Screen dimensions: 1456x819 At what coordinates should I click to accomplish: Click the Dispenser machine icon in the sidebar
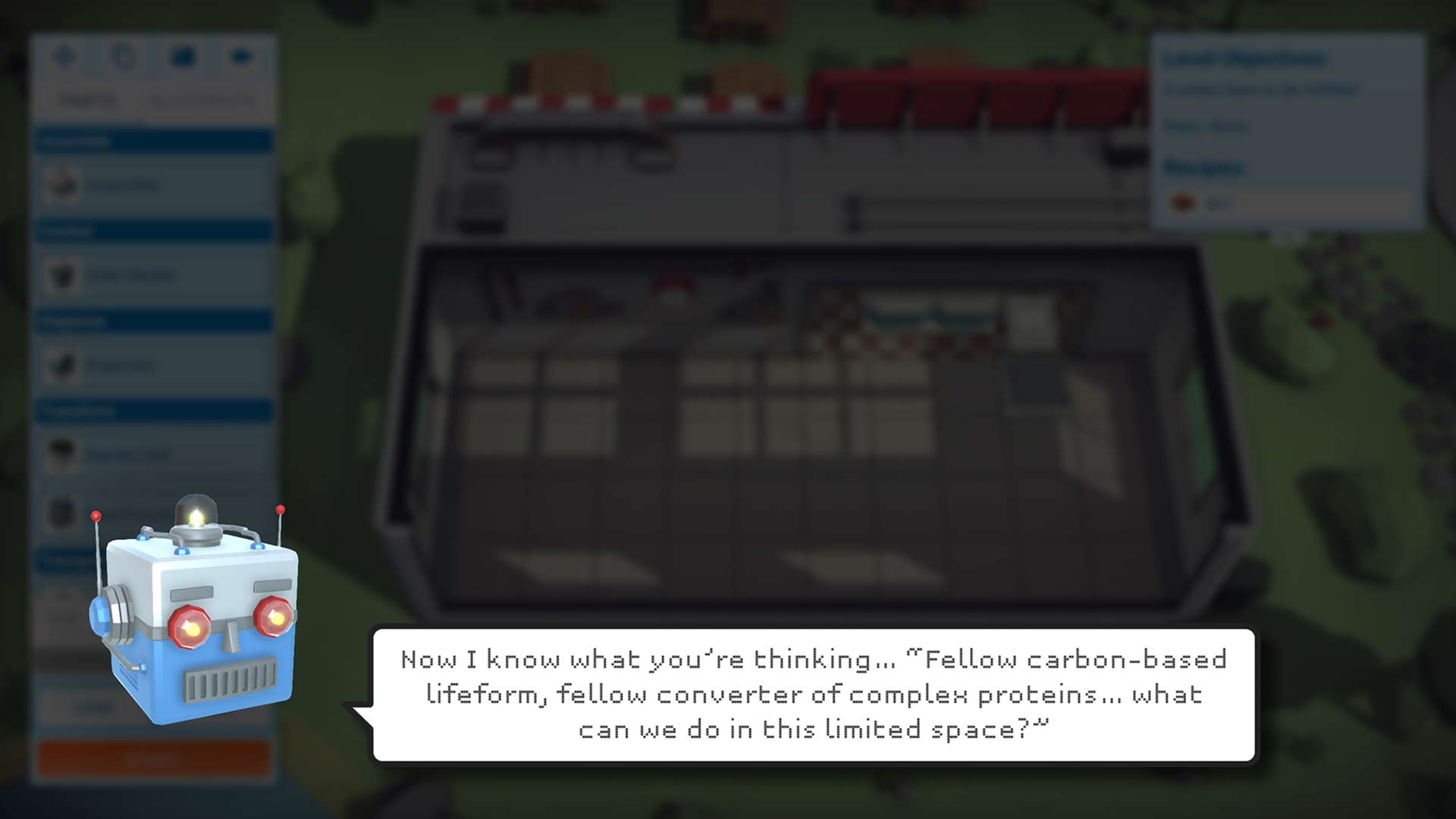[x=64, y=184]
